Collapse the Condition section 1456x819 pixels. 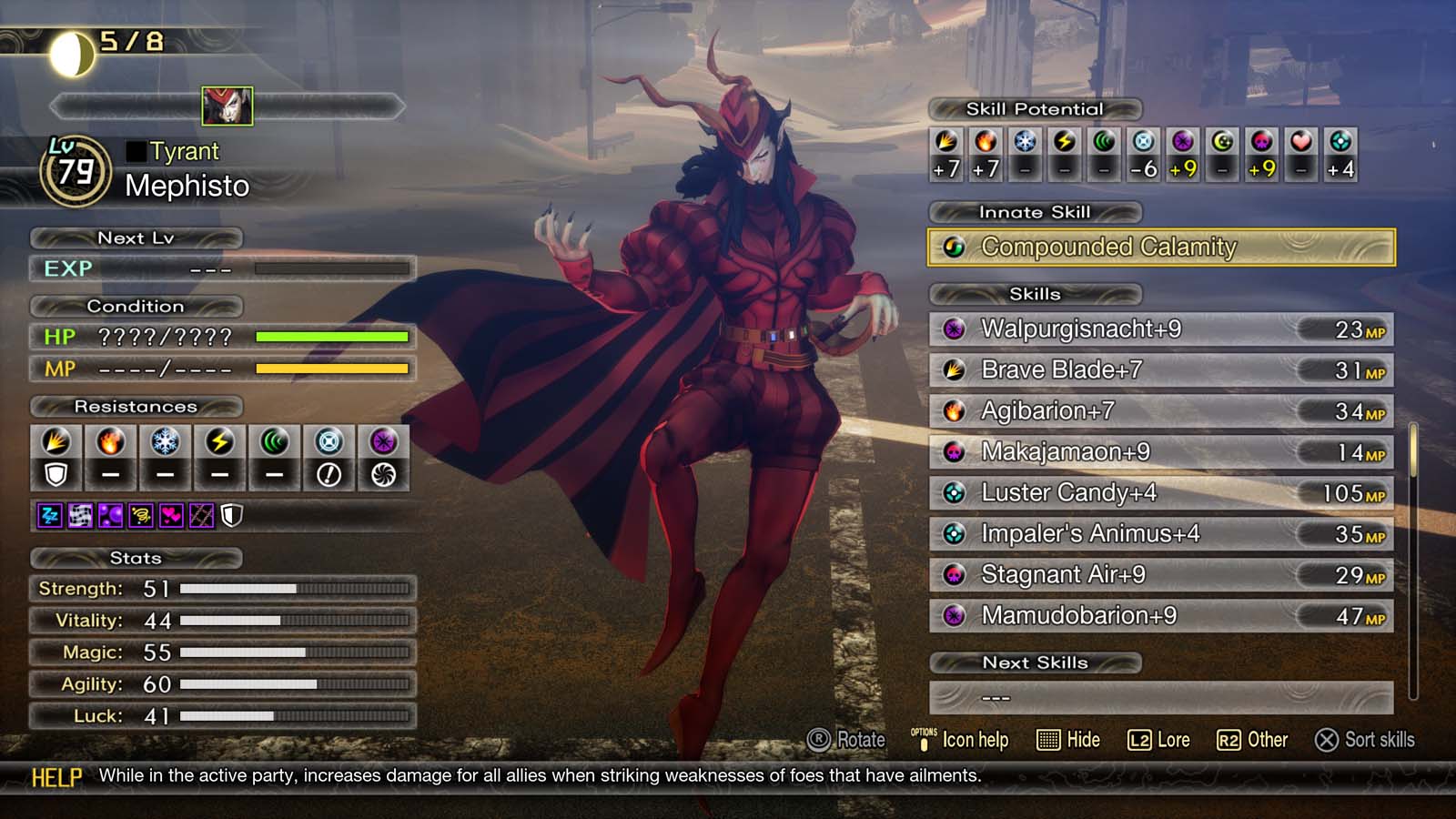pyautogui.click(x=136, y=306)
